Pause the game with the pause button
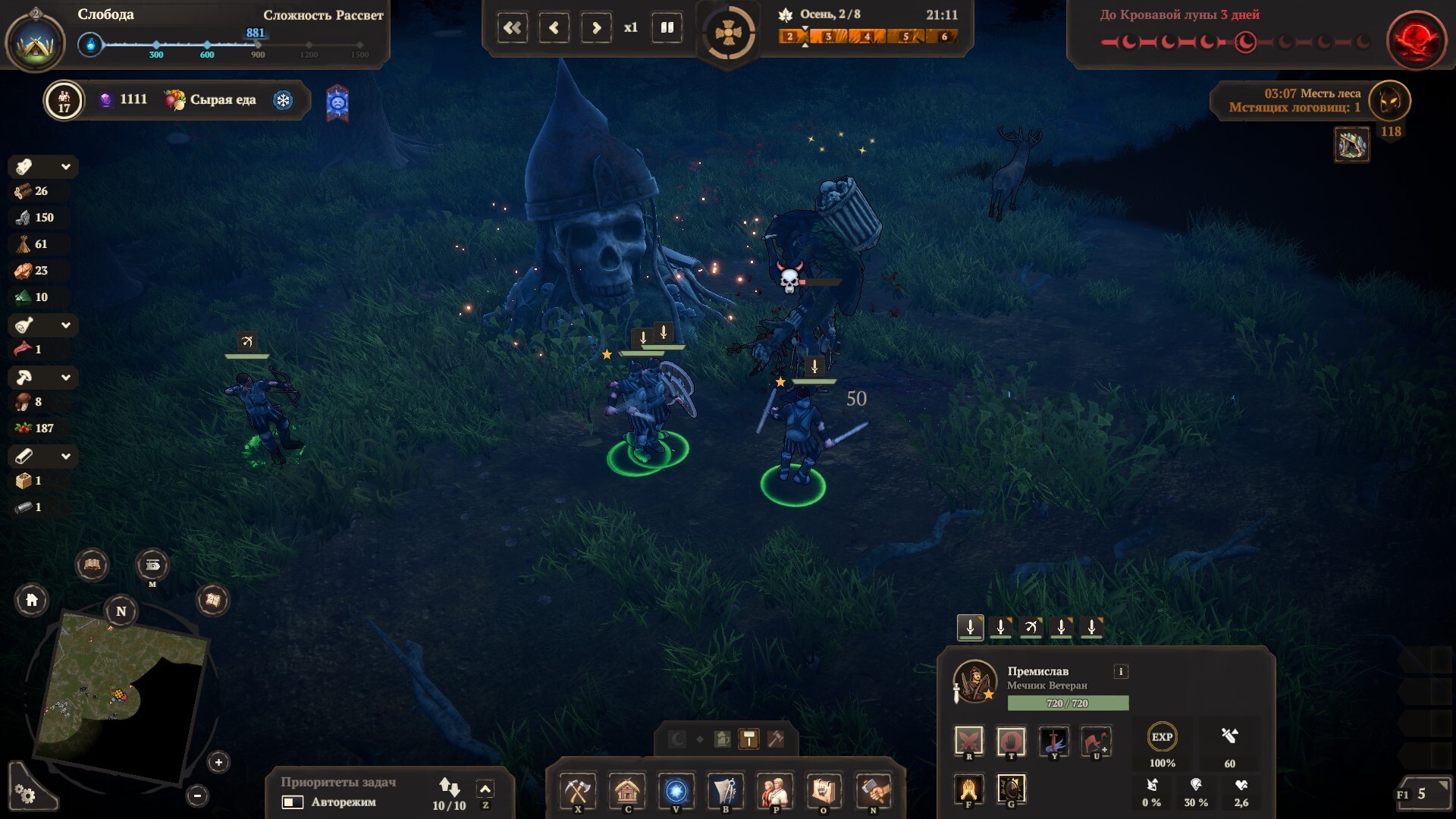1456x819 pixels. tap(667, 28)
